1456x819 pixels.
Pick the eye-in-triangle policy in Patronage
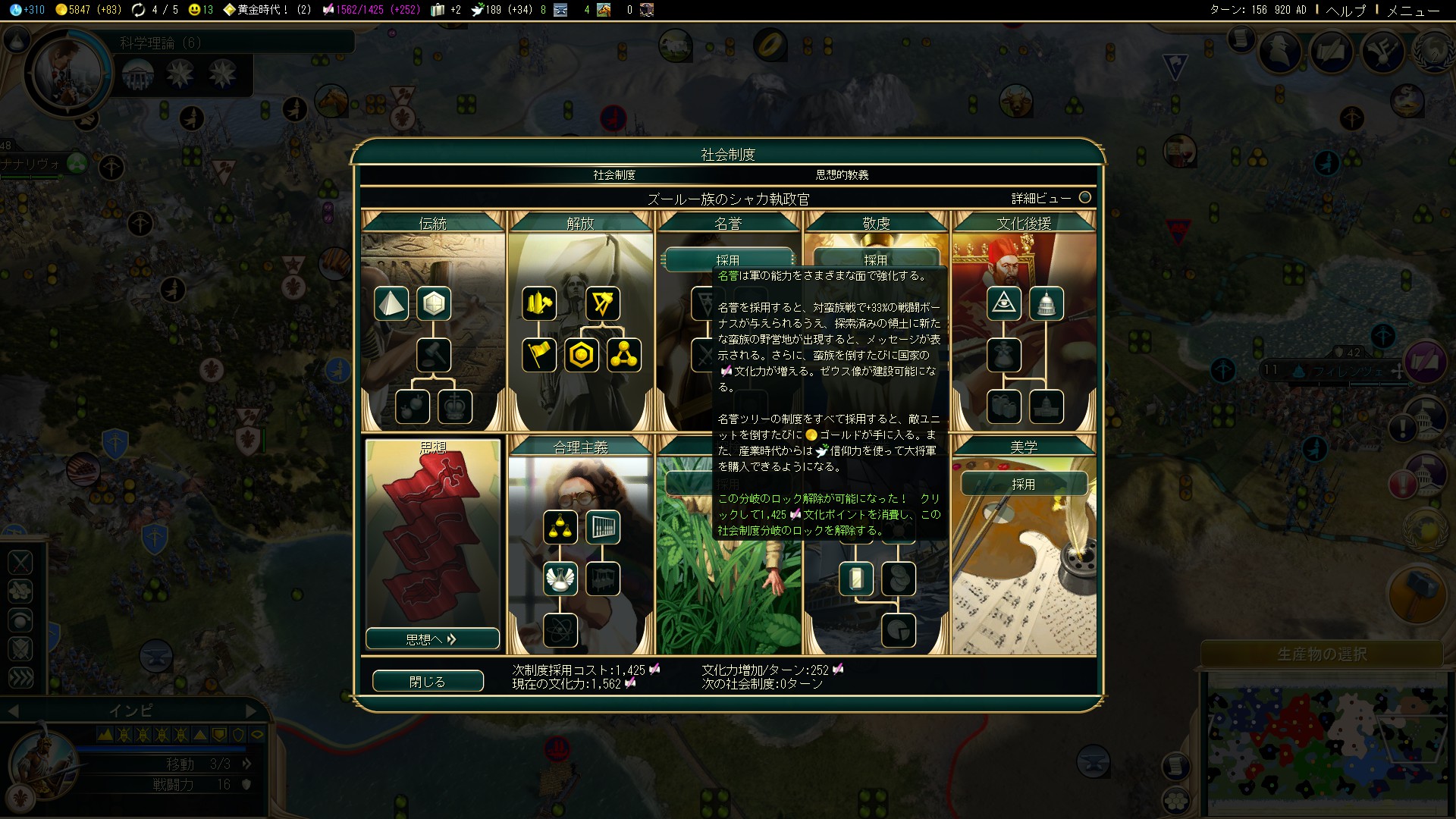click(x=1004, y=303)
